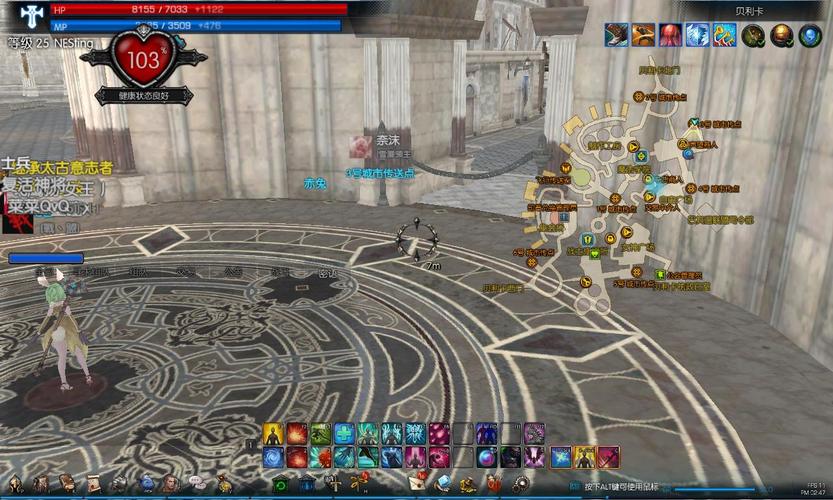Activate the green cross healing skill
This screenshot has width=833, height=500.
point(343,433)
